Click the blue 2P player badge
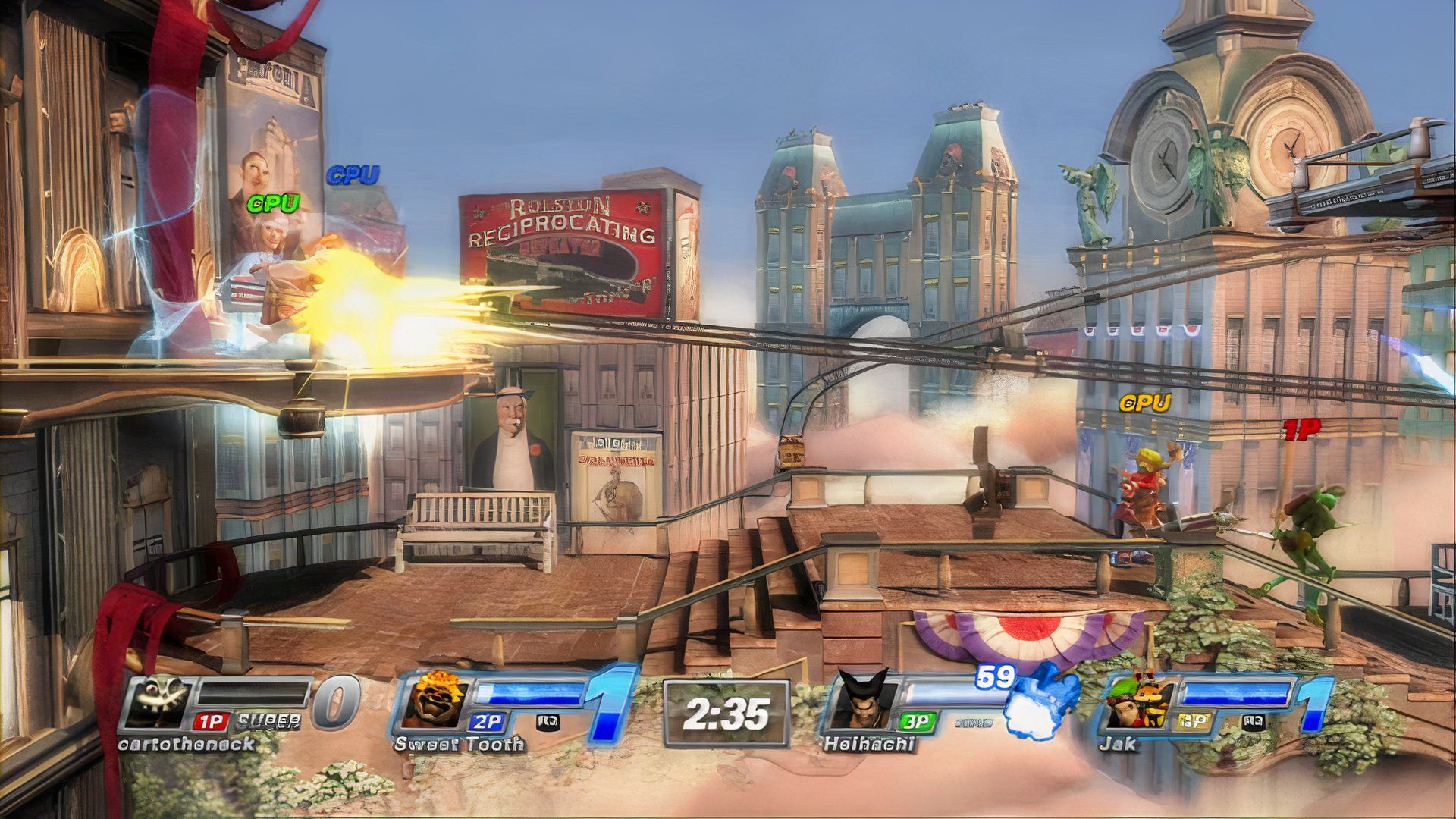1456x819 pixels. click(x=486, y=721)
